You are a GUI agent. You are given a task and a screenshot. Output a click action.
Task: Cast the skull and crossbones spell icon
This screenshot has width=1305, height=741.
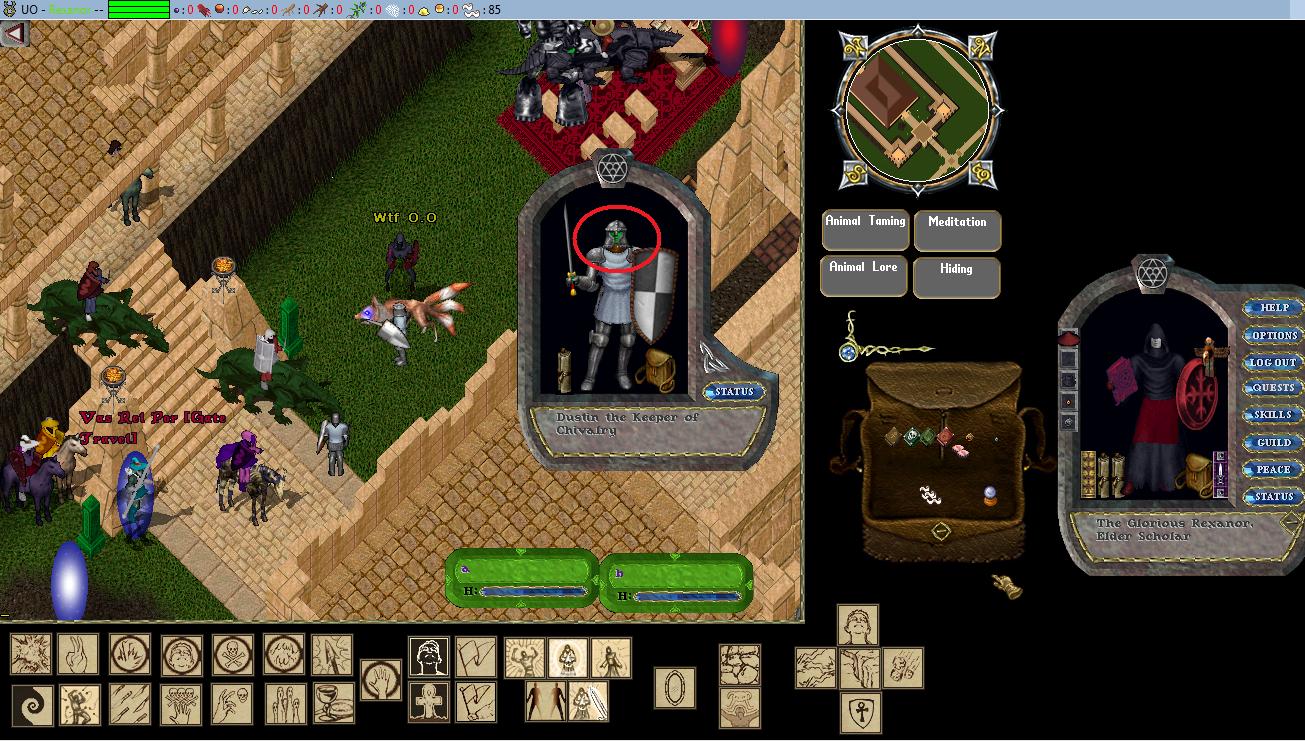[232, 654]
